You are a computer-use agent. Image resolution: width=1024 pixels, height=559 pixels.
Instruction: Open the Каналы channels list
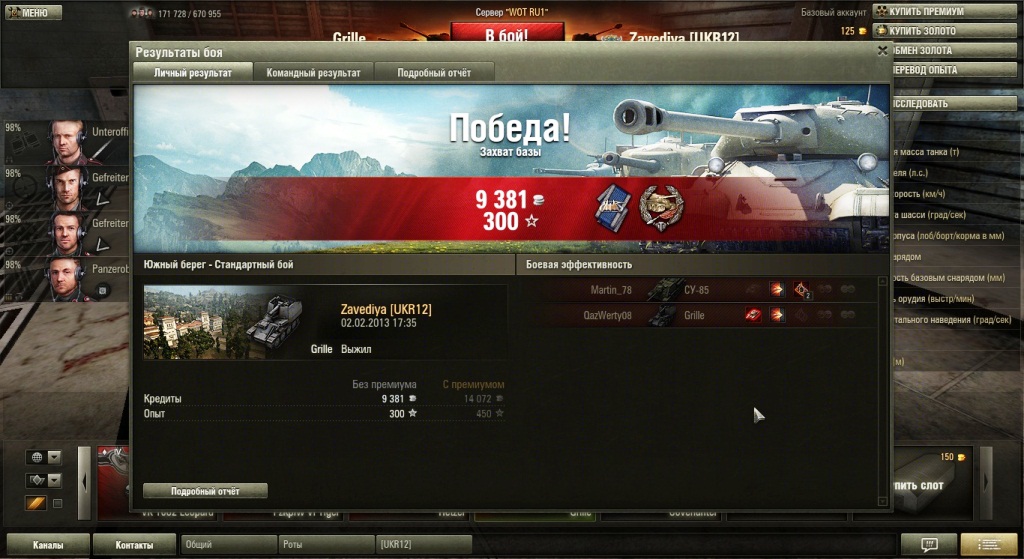point(48,545)
